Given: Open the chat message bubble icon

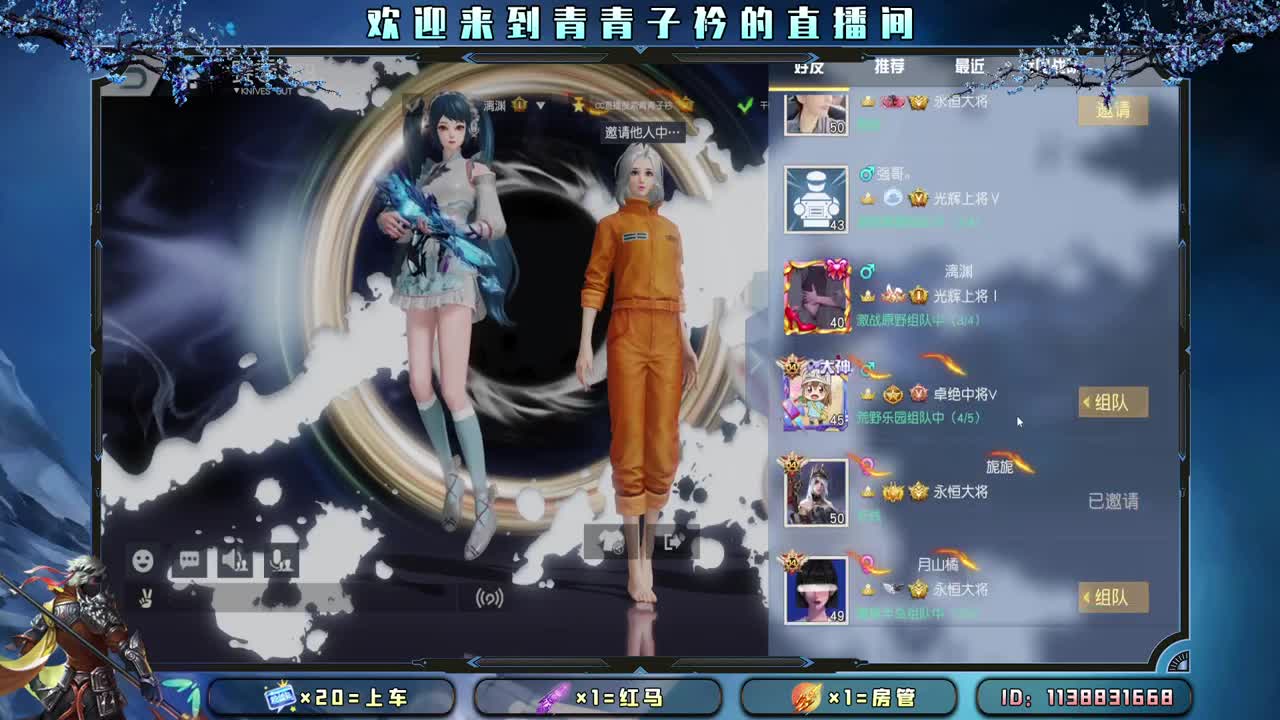Looking at the screenshot, I should 190,560.
